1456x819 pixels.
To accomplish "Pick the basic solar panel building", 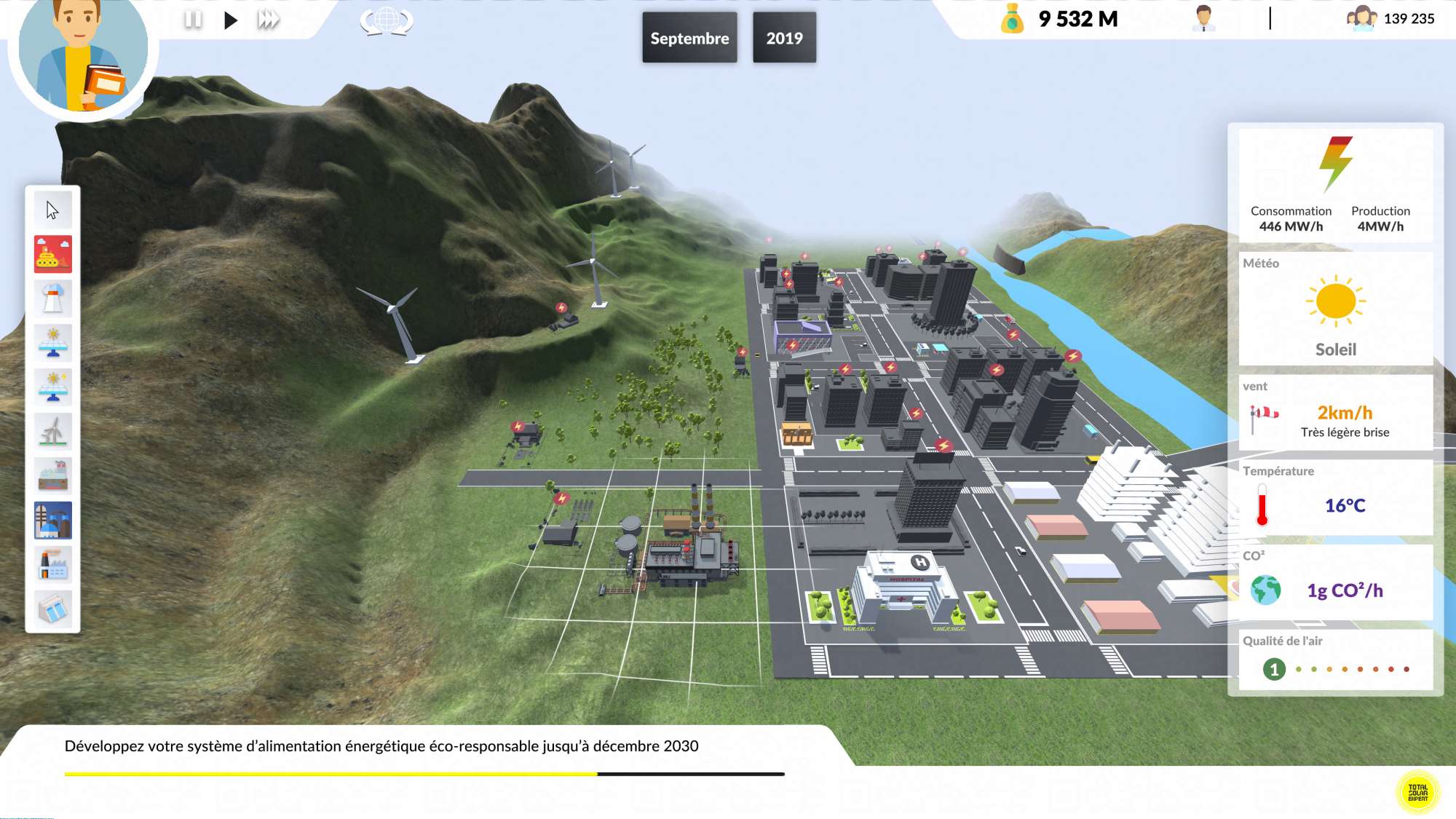I will point(52,343).
